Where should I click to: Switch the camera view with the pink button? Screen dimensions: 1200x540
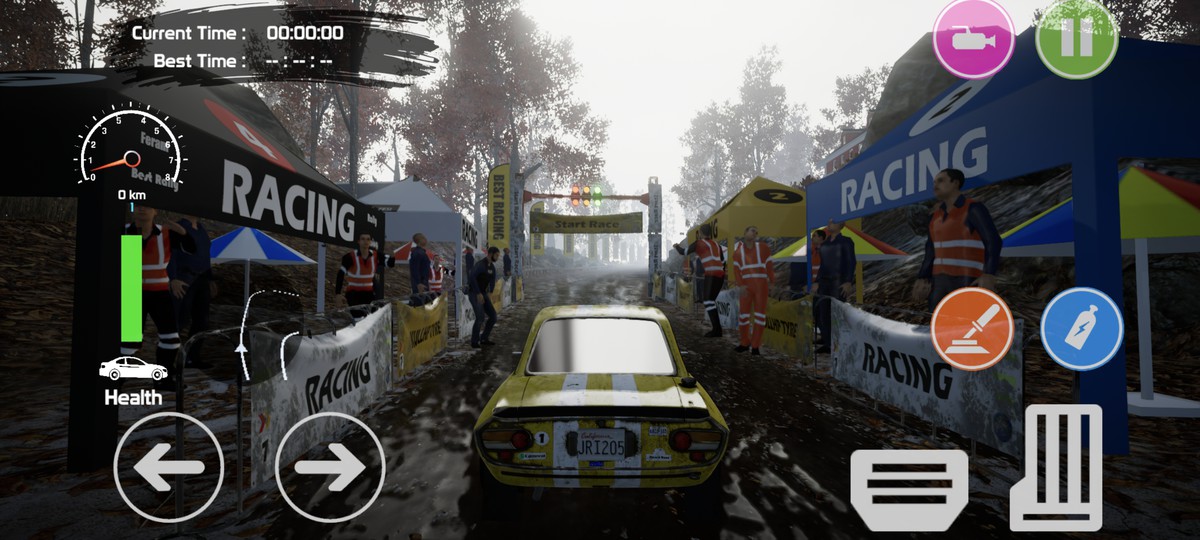tap(973, 38)
